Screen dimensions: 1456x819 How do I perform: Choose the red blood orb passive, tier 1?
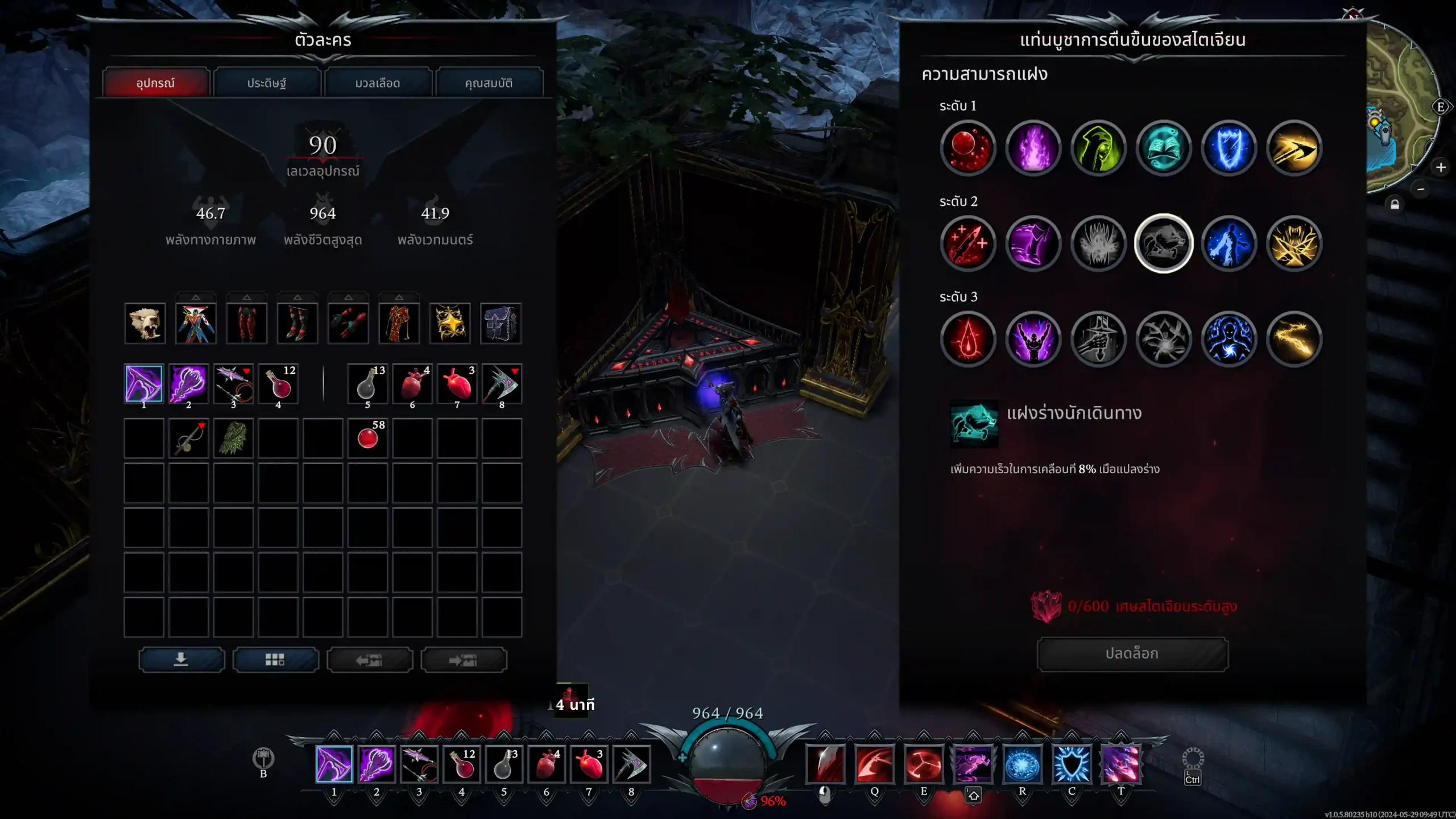pyautogui.click(x=967, y=148)
